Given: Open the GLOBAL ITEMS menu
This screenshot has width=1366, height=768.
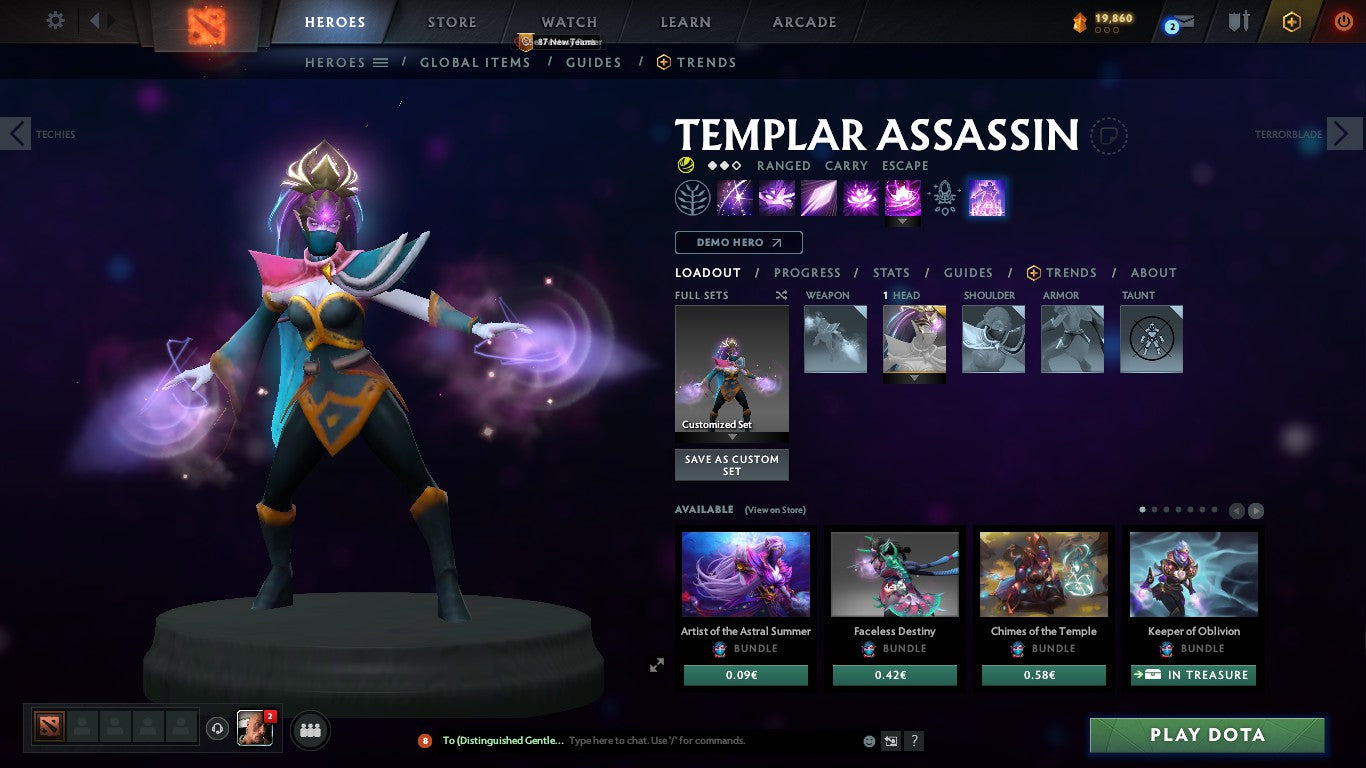Looking at the screenshot, I should [x=475, y=62].
